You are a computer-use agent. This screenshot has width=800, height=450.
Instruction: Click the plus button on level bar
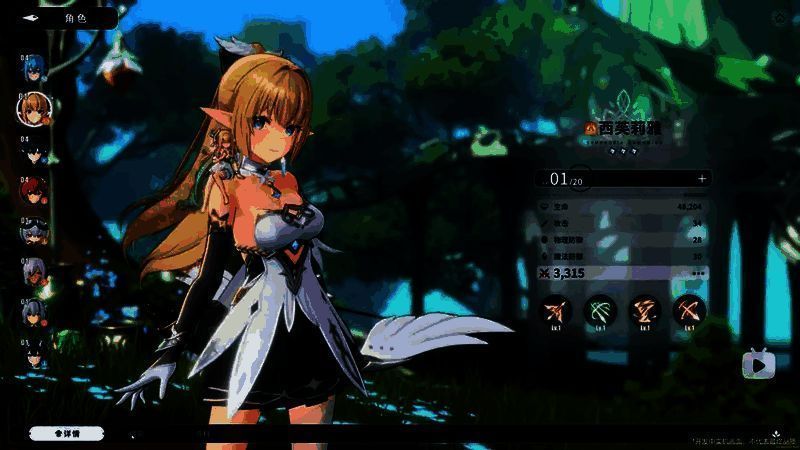click(702, 179)
